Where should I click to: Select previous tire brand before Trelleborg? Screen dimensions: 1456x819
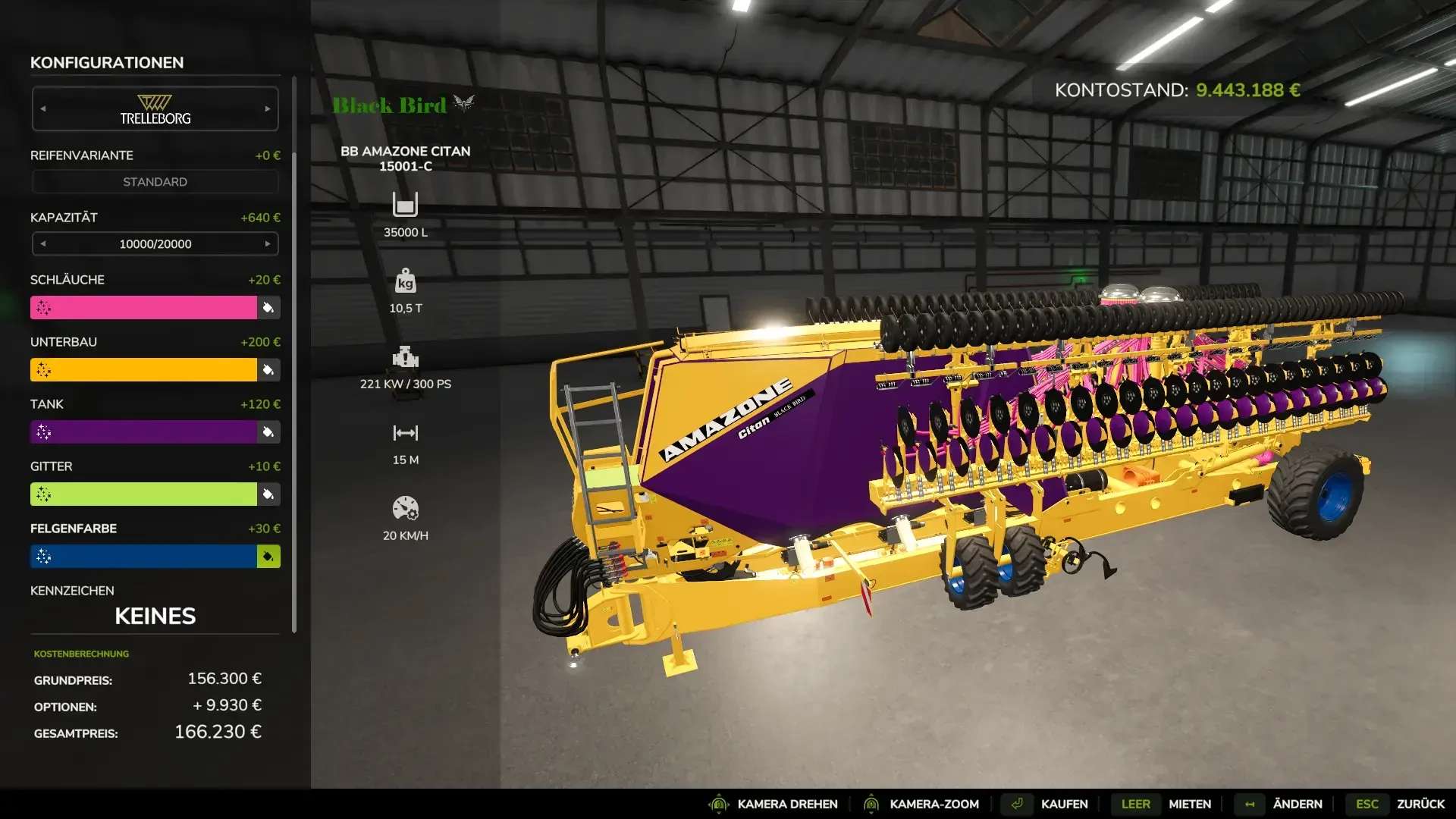[x=43, y=109]
